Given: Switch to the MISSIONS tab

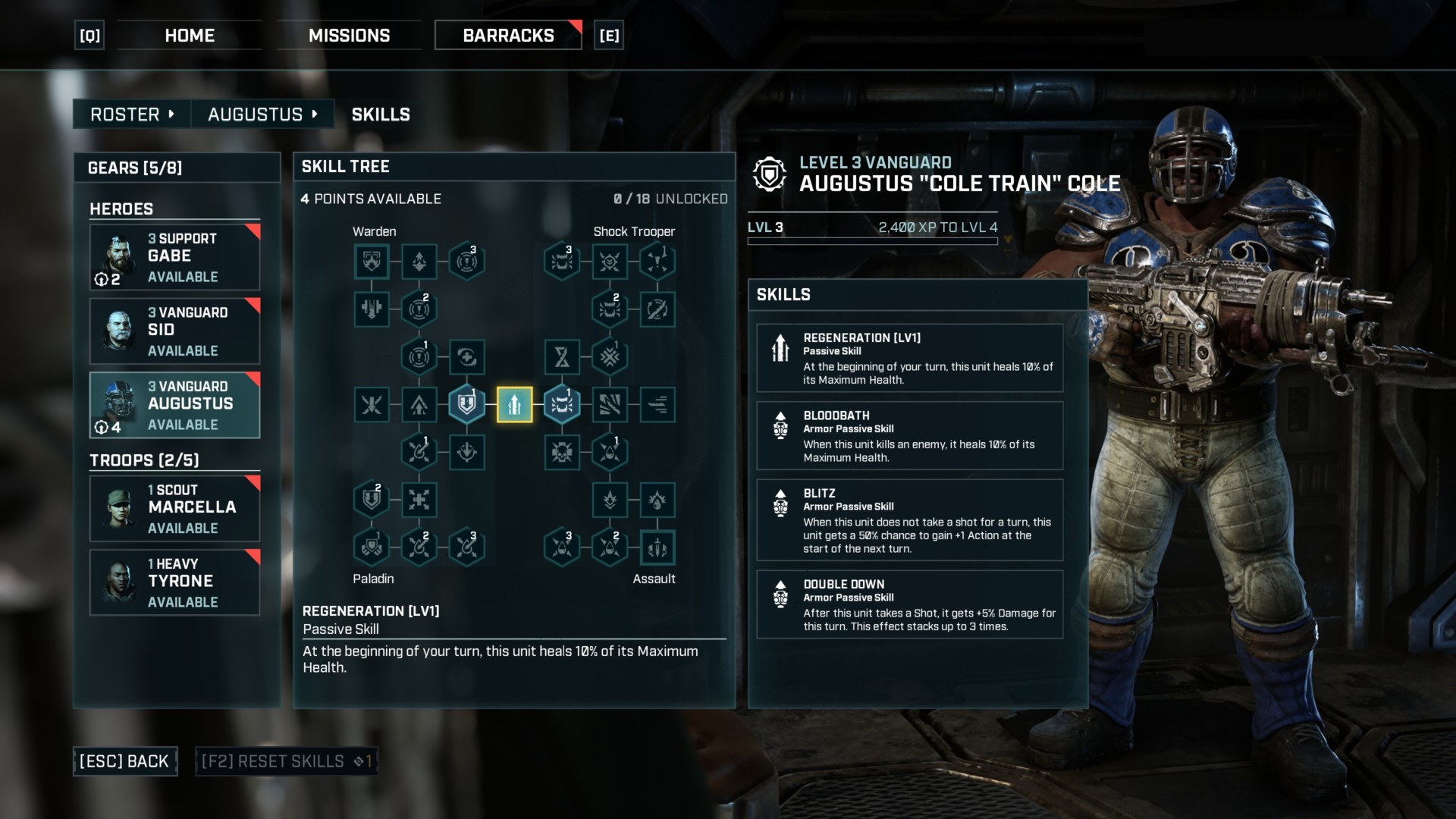Looking at the screenshot, I should [x=349, y=35].
